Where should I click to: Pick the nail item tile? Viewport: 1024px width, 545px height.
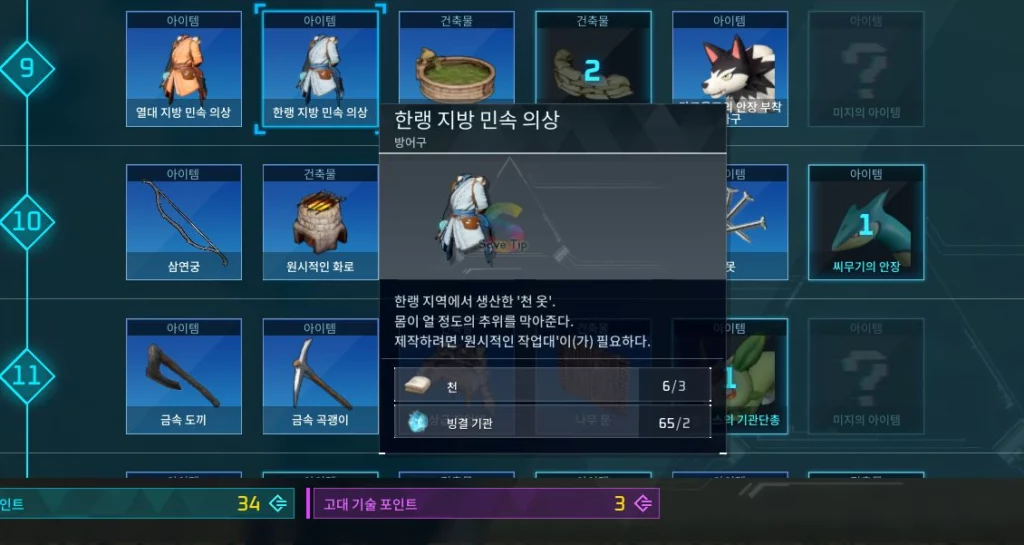point(757,221)
